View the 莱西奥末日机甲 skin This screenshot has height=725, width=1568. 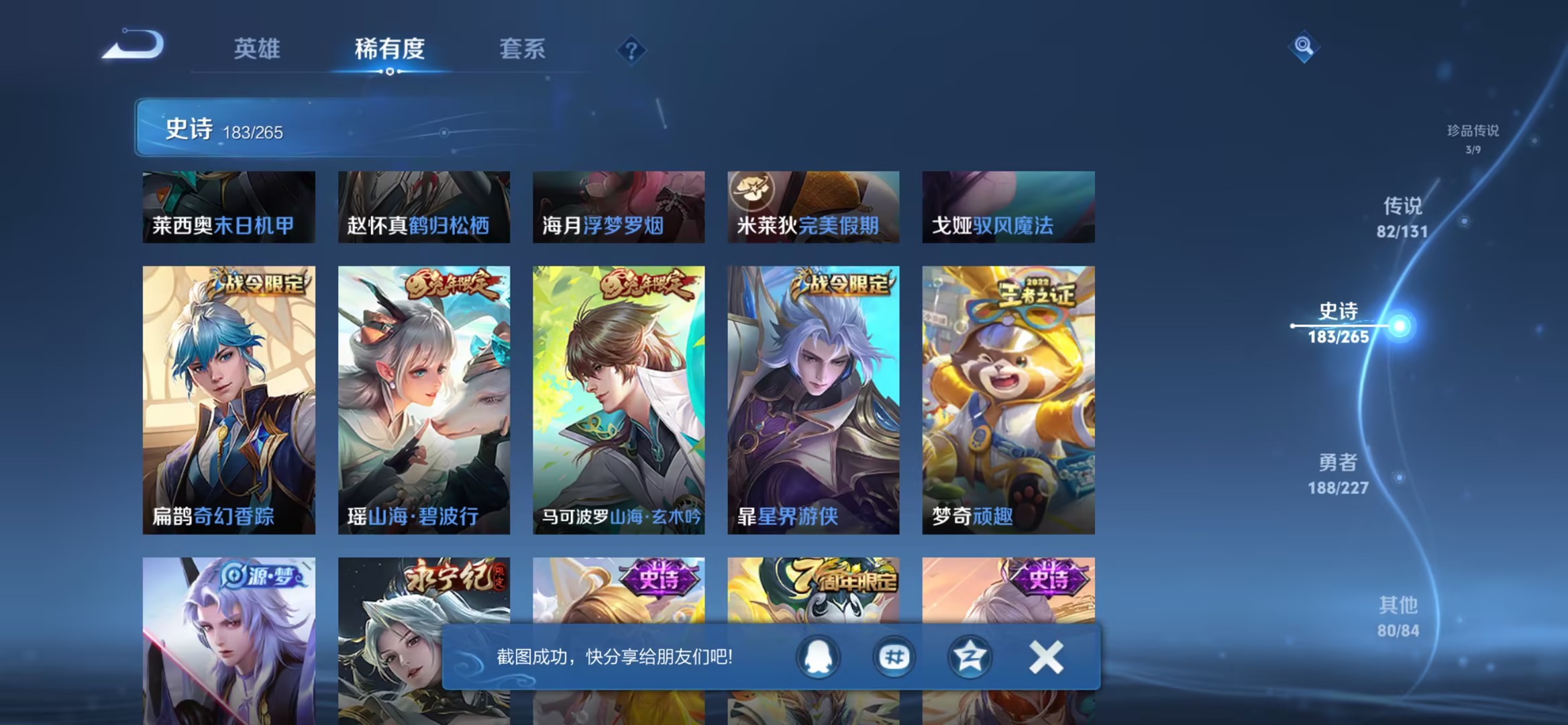(x=228, y=208)
